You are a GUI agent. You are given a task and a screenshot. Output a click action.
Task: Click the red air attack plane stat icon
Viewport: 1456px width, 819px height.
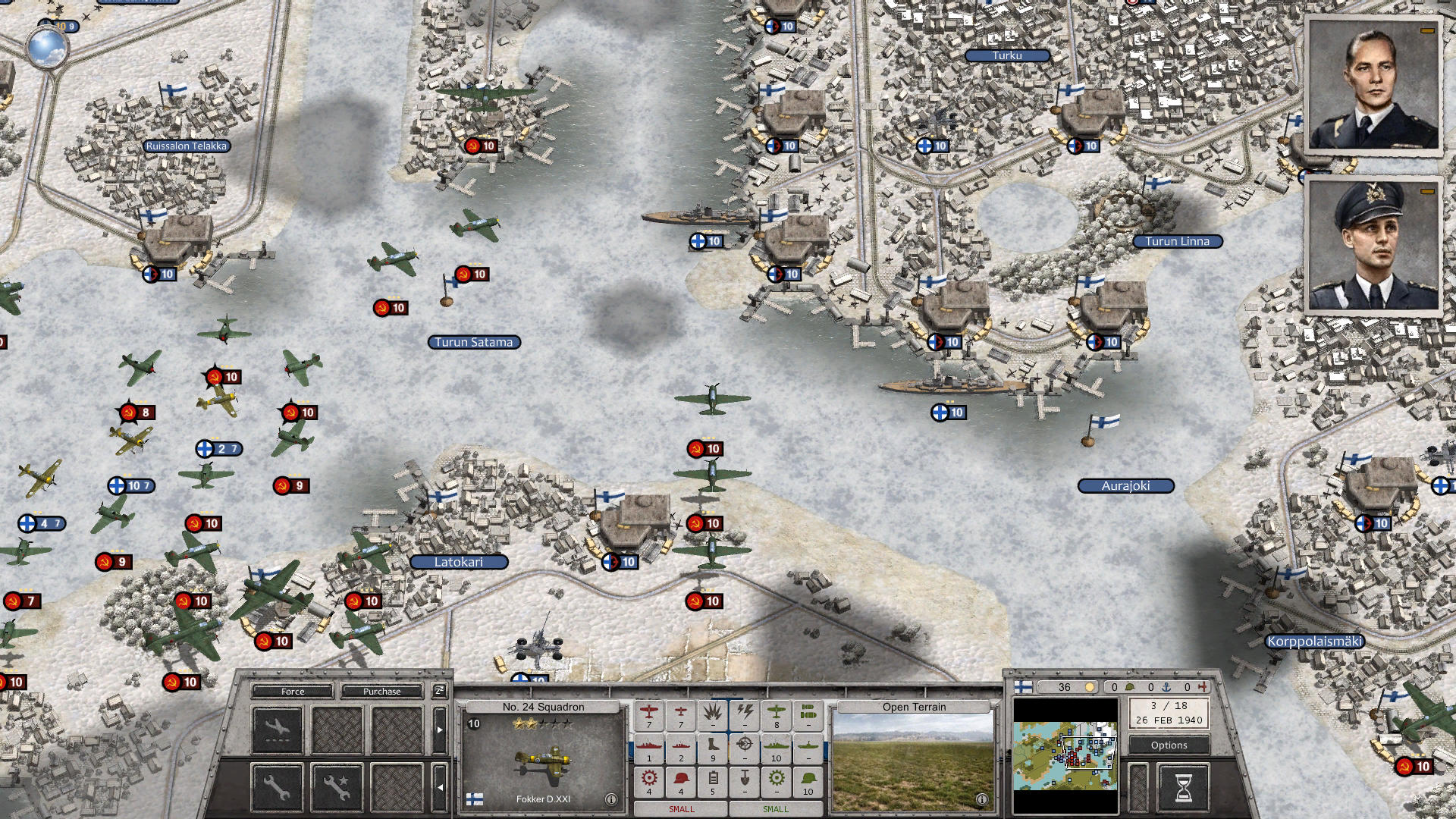tap(649, 714)
